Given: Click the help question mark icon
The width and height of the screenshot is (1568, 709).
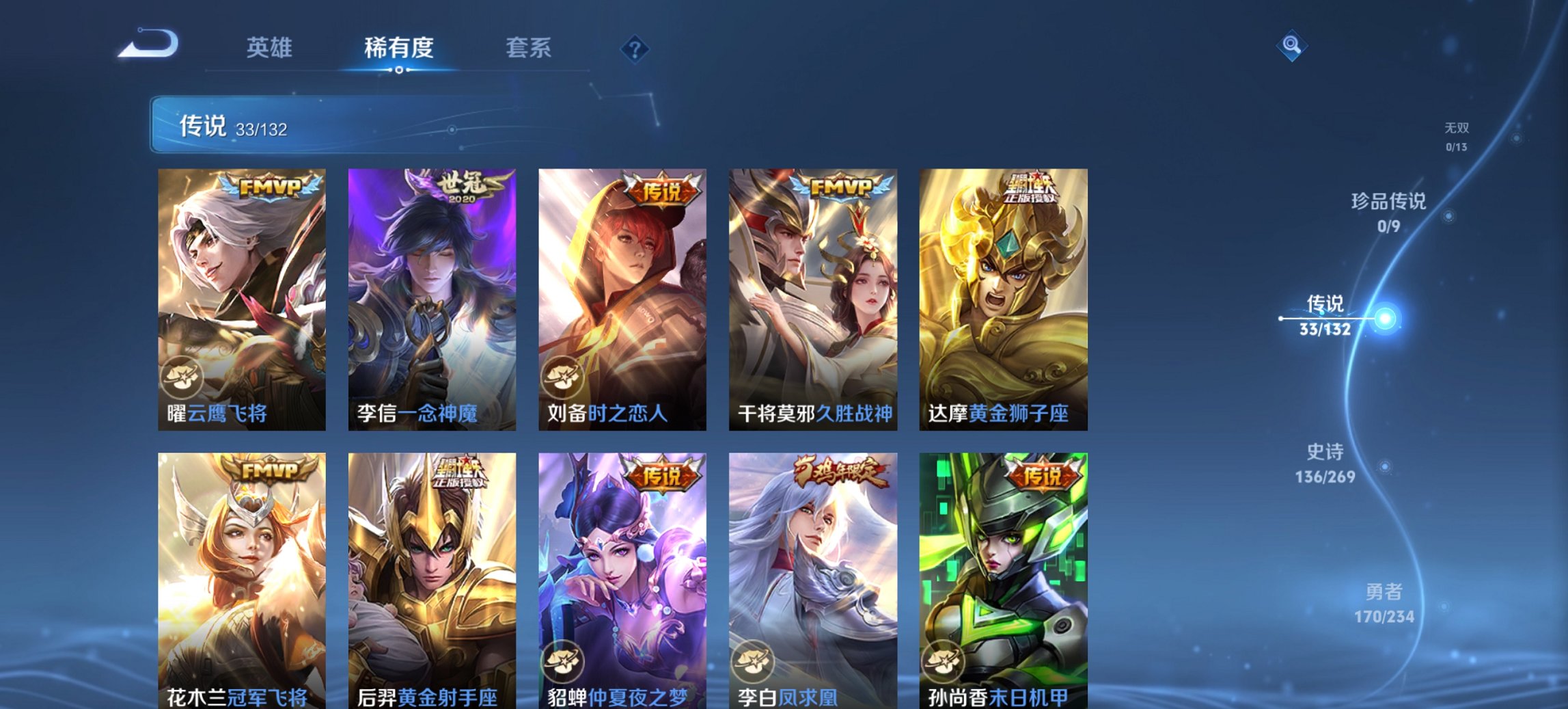Looking at the screenshot, I should [x=635, y=49].
